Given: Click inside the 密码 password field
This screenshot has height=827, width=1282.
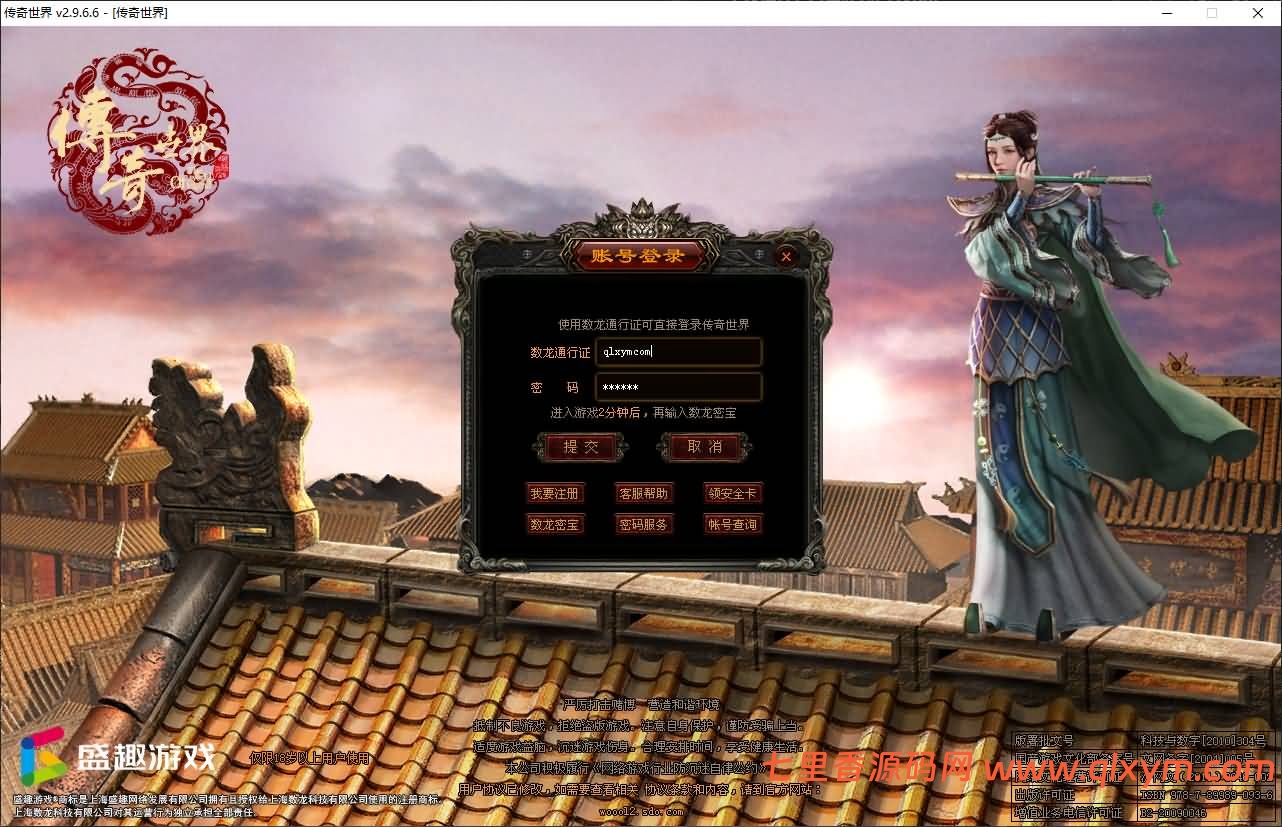Looking at the screenshot, I should 678,387.
